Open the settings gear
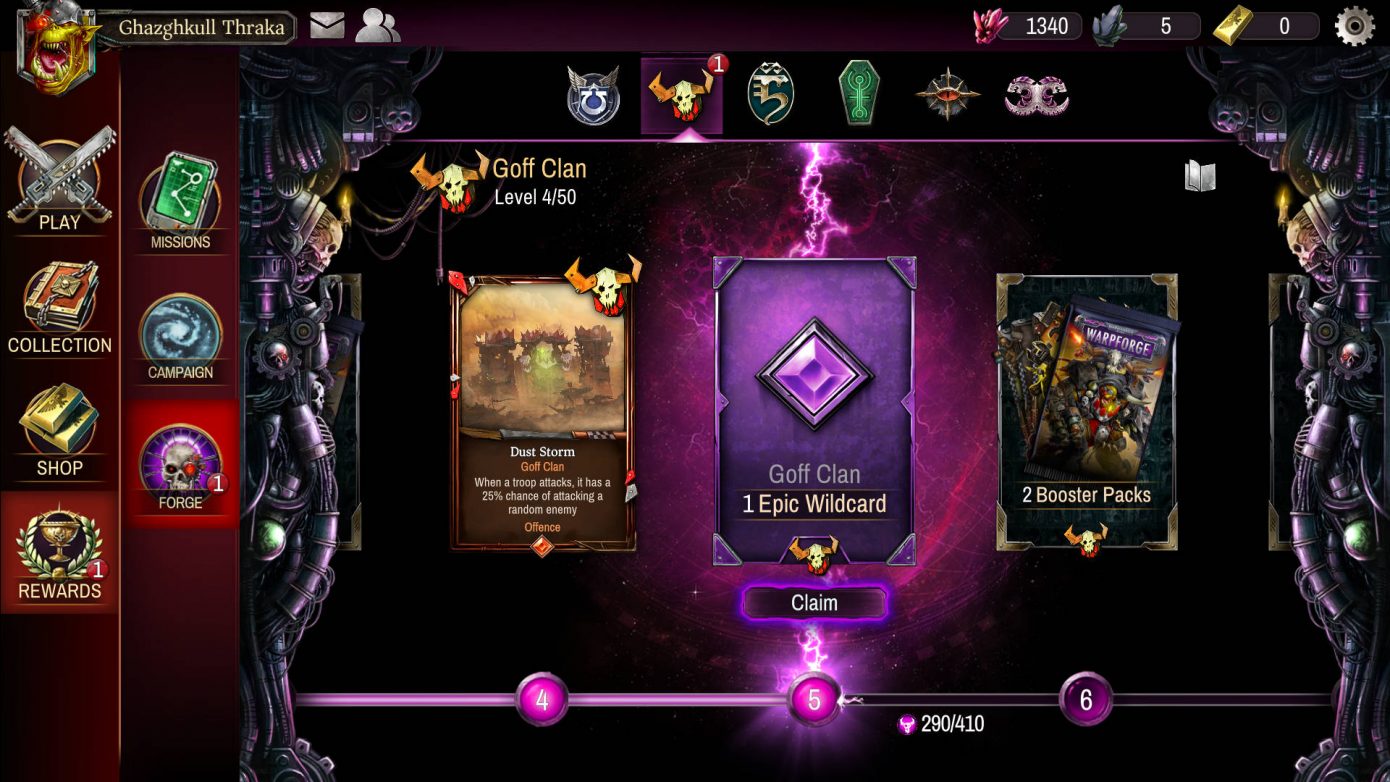Viewport: 1390px width, 782px height. pos(1355,24)
